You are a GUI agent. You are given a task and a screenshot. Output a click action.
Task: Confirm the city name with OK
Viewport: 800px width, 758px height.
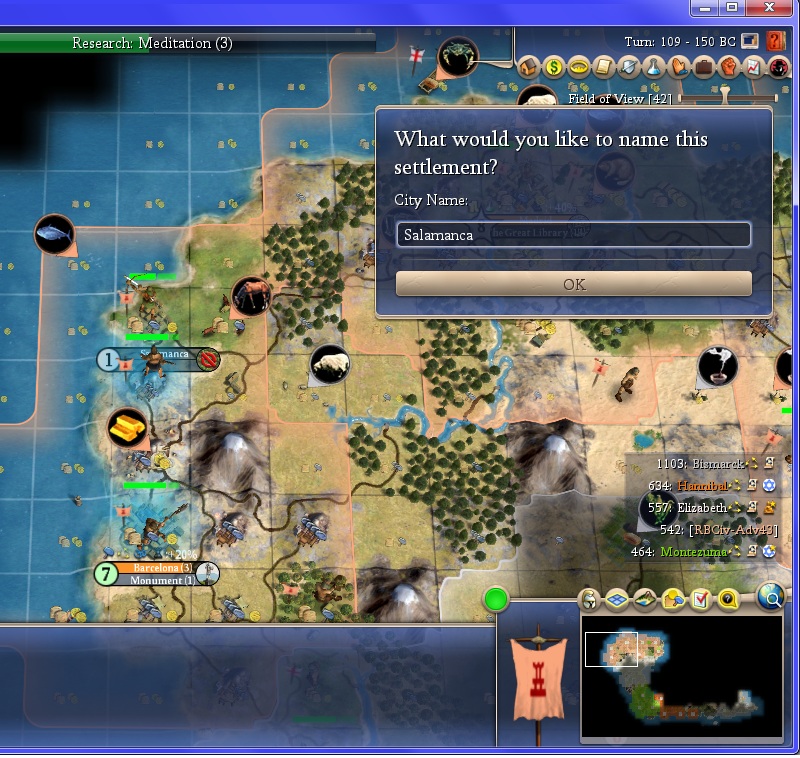click(573, 284)
